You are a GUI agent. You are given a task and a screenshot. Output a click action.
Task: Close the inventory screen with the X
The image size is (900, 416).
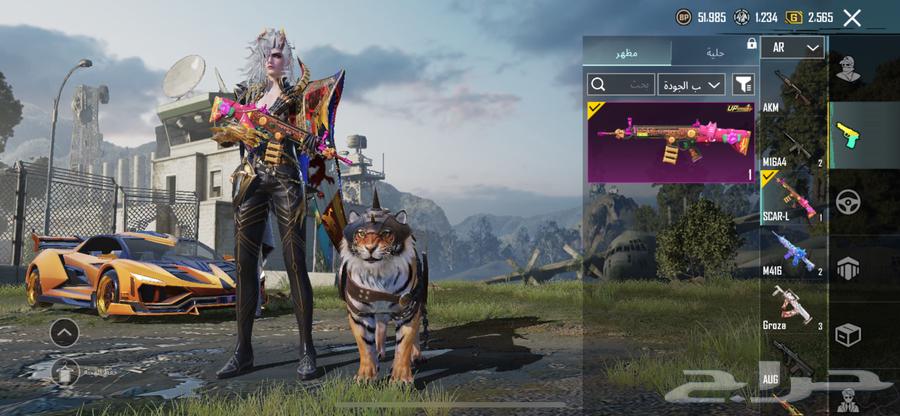(x=852, y=17)
